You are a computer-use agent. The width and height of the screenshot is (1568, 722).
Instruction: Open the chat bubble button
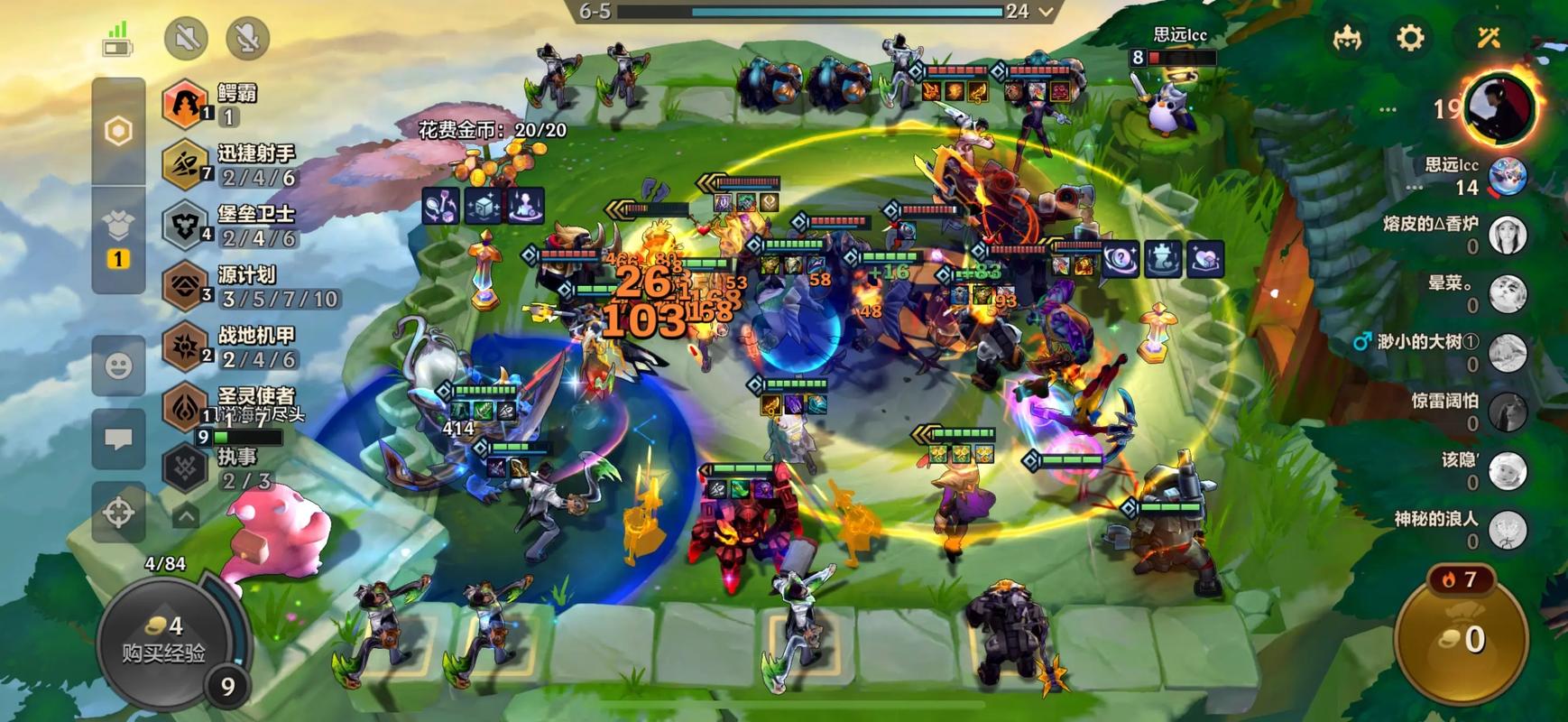[118, 440]
